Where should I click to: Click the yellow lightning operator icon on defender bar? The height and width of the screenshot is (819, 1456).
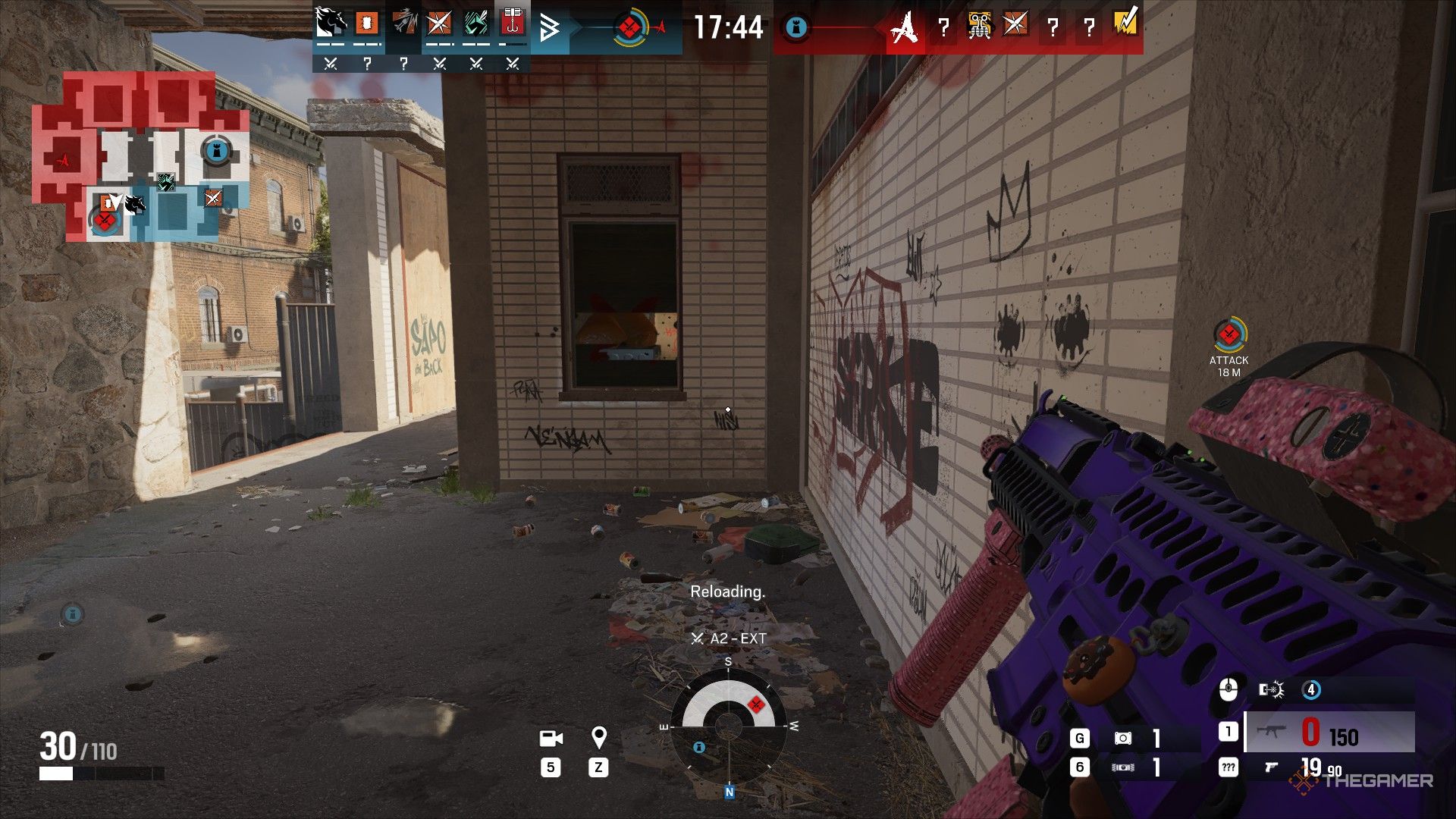1126,27
